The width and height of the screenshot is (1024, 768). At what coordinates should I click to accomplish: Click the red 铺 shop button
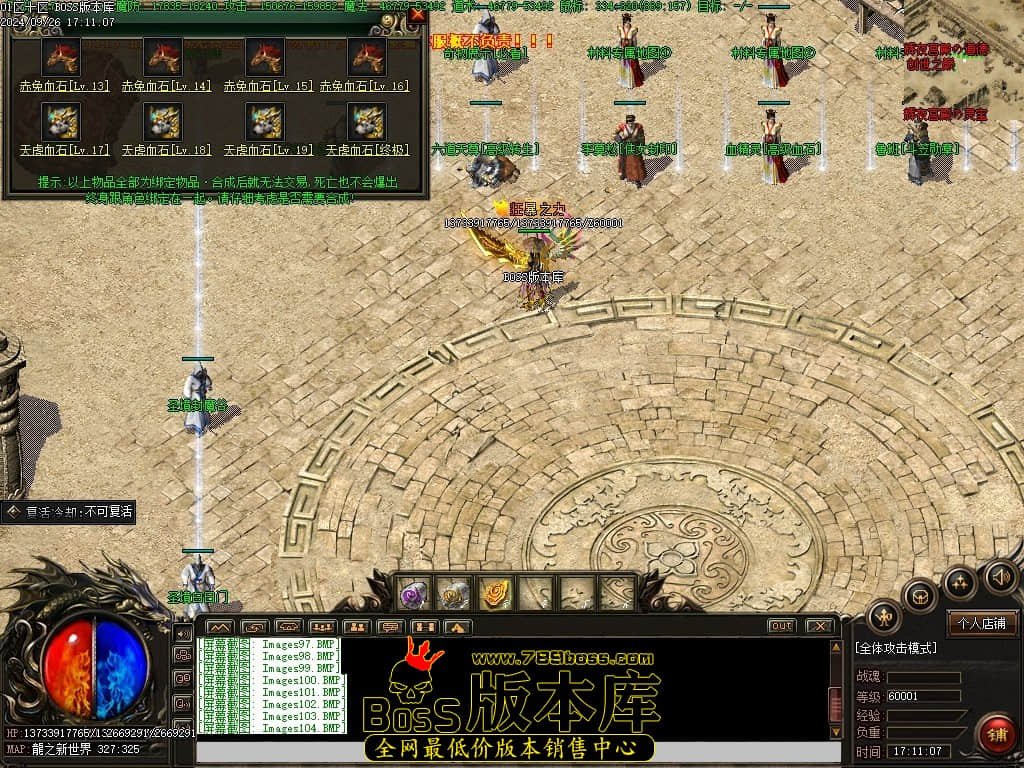(x=995, y=735)
